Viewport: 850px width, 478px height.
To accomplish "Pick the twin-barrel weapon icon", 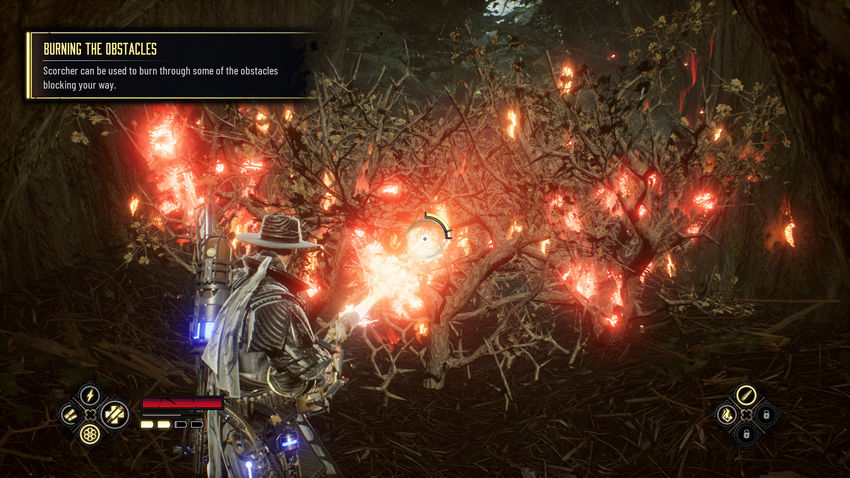I will 69,413.
